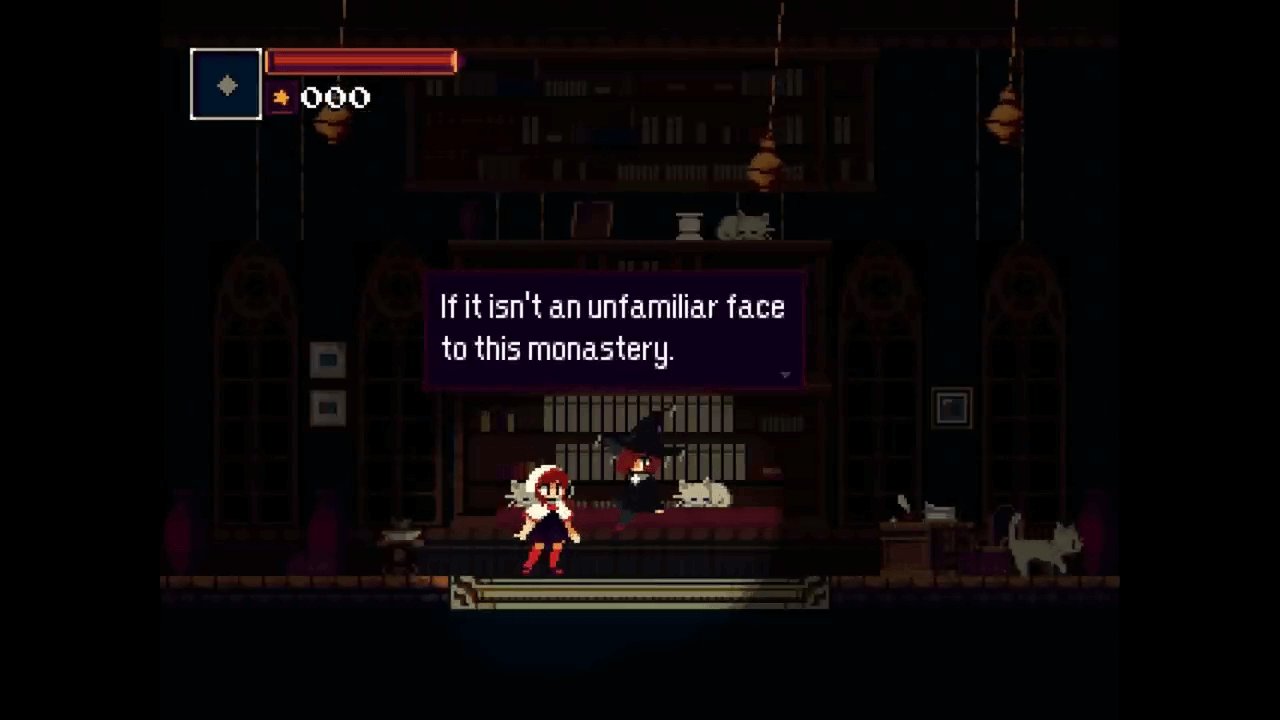The width and height of the screenshot is (1280, 720).
Task: Click the hanging bell above the health bar
Action: click(x=333, y=125)
